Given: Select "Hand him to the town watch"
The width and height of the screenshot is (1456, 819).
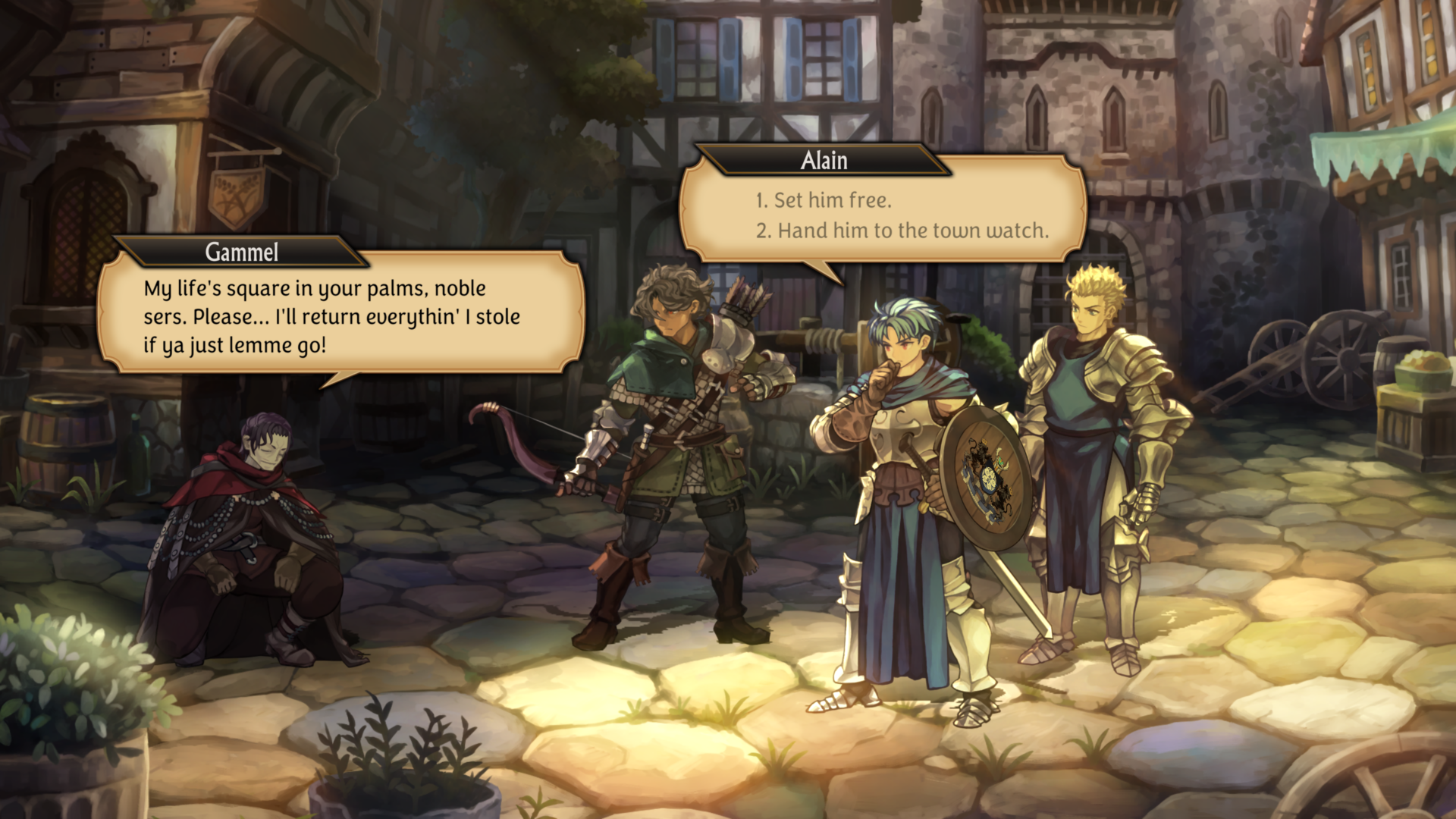Looking at the screenshot, I should tap(902, 231).
